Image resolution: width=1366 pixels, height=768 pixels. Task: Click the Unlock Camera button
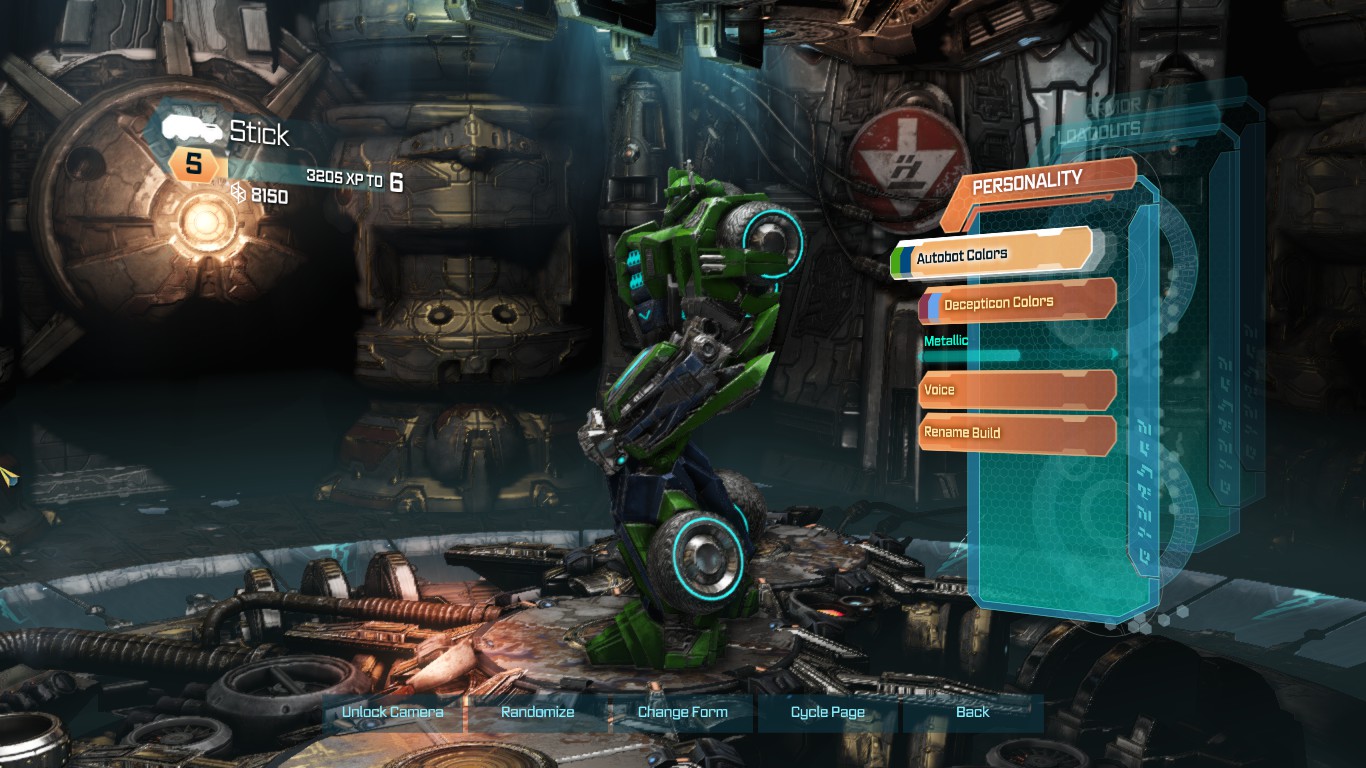pyautogui.click(x=392, y=712)
